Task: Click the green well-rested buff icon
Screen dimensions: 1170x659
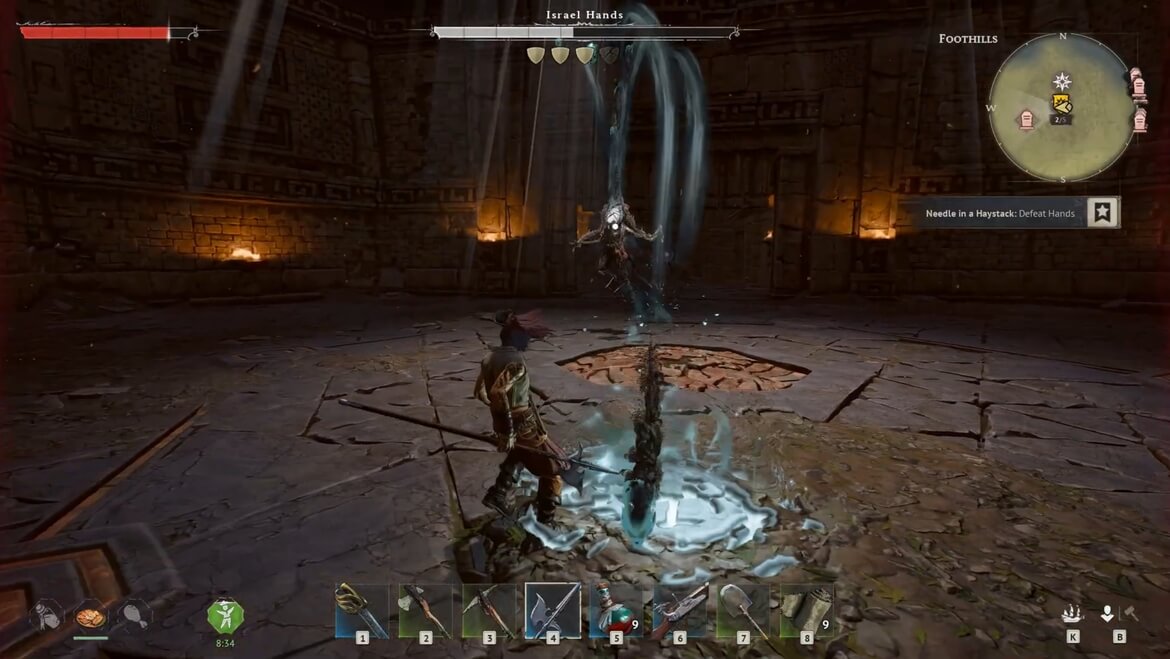Action: coord(225,615)
